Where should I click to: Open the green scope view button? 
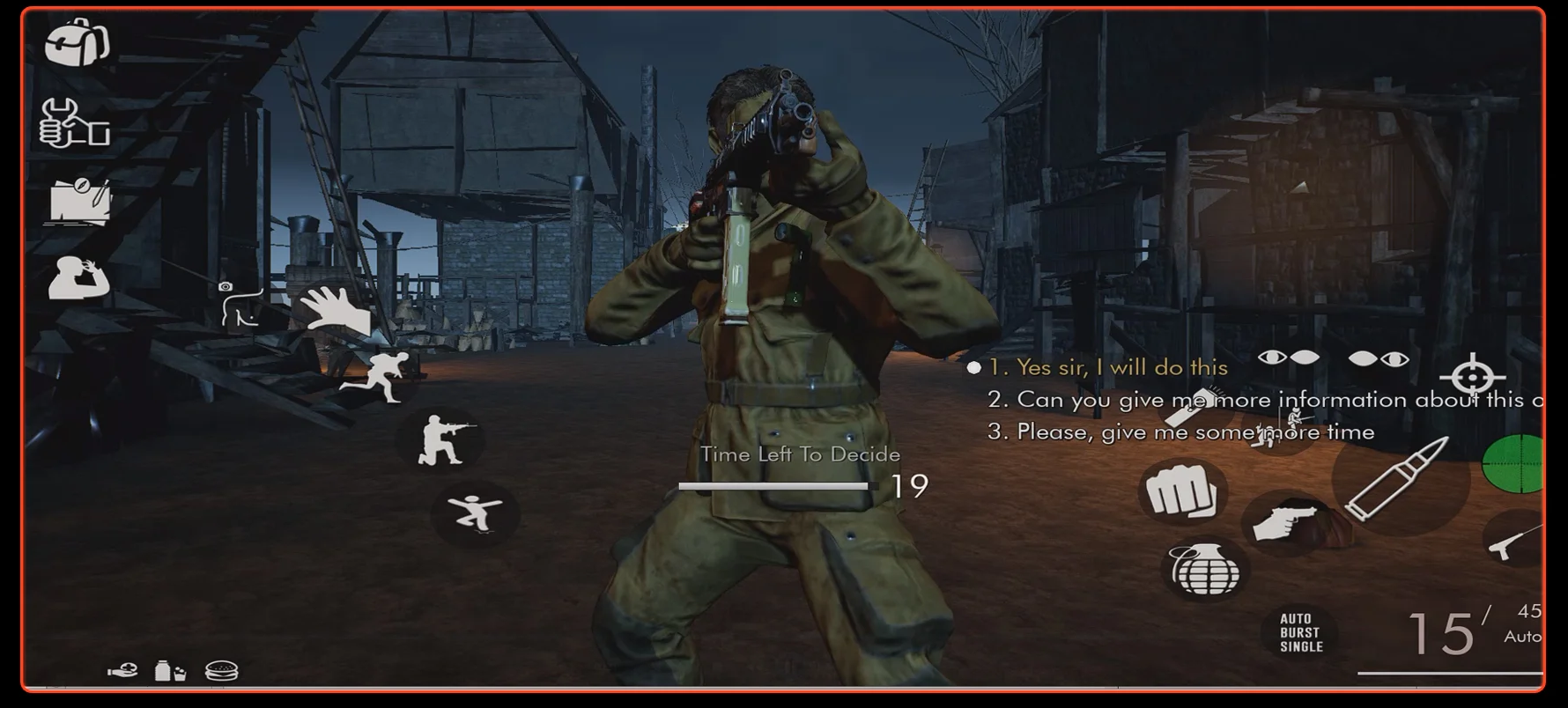pos(1515,463)
